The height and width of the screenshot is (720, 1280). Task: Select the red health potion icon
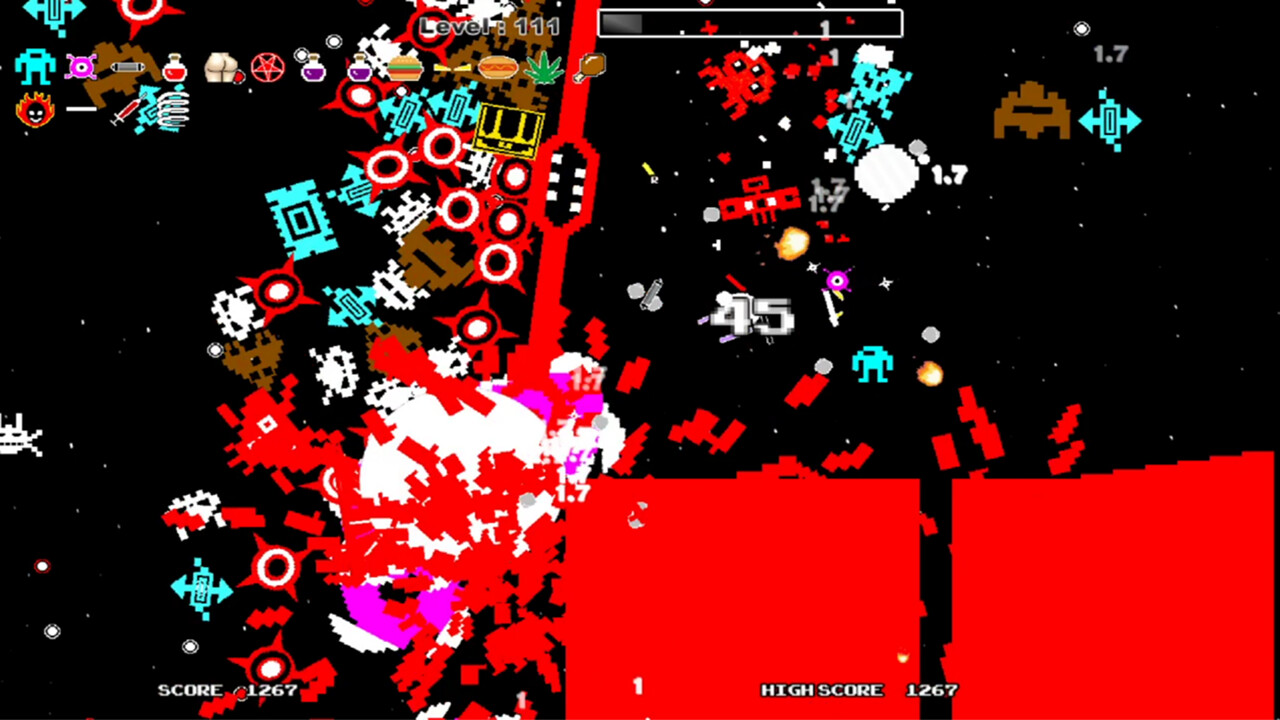[174, 69]
